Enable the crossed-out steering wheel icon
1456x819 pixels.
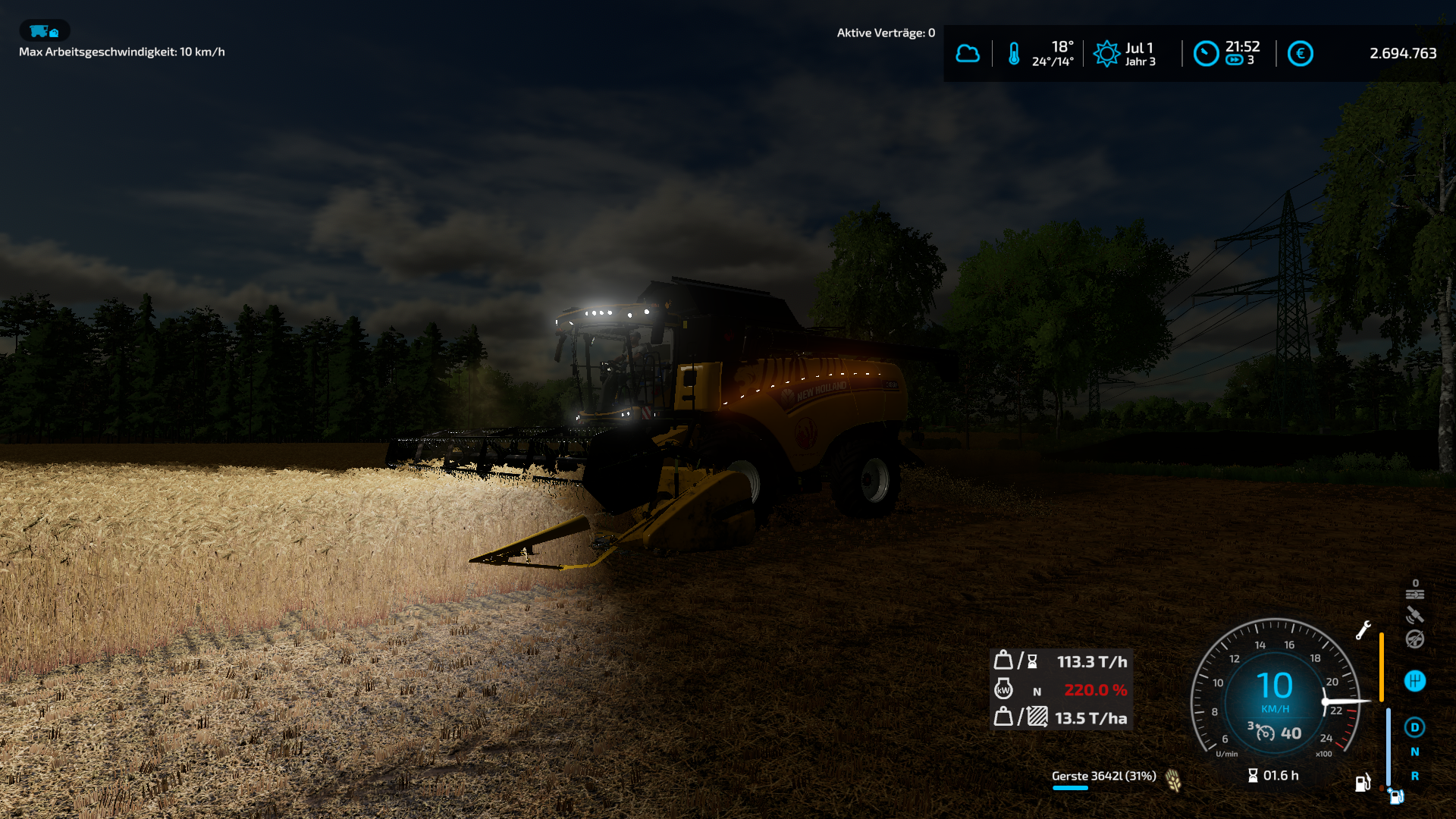(x=1415, y=639)
